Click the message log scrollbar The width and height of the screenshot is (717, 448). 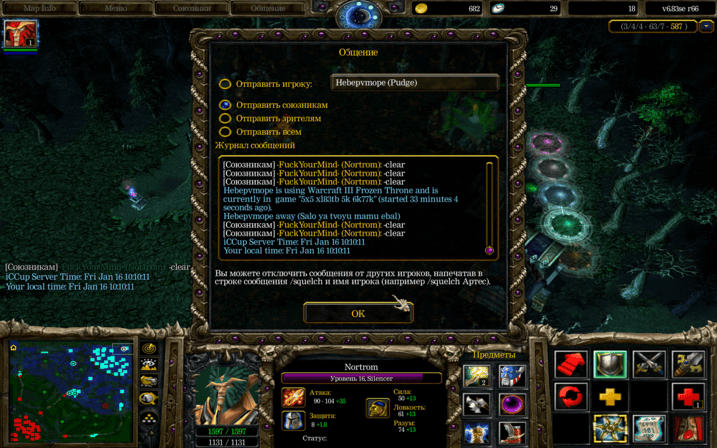[x=490, y=207]
